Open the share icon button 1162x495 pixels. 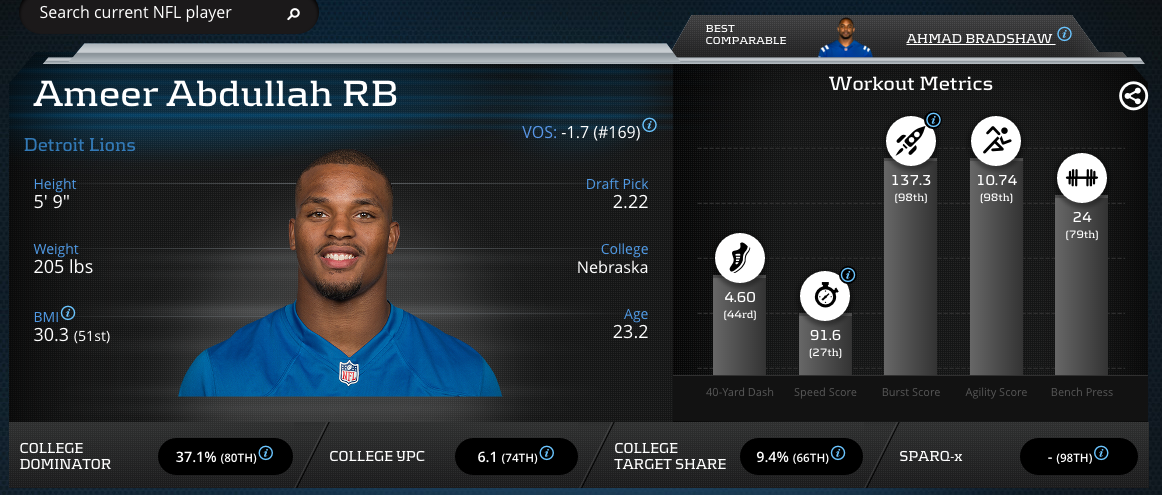point(1133,96)
